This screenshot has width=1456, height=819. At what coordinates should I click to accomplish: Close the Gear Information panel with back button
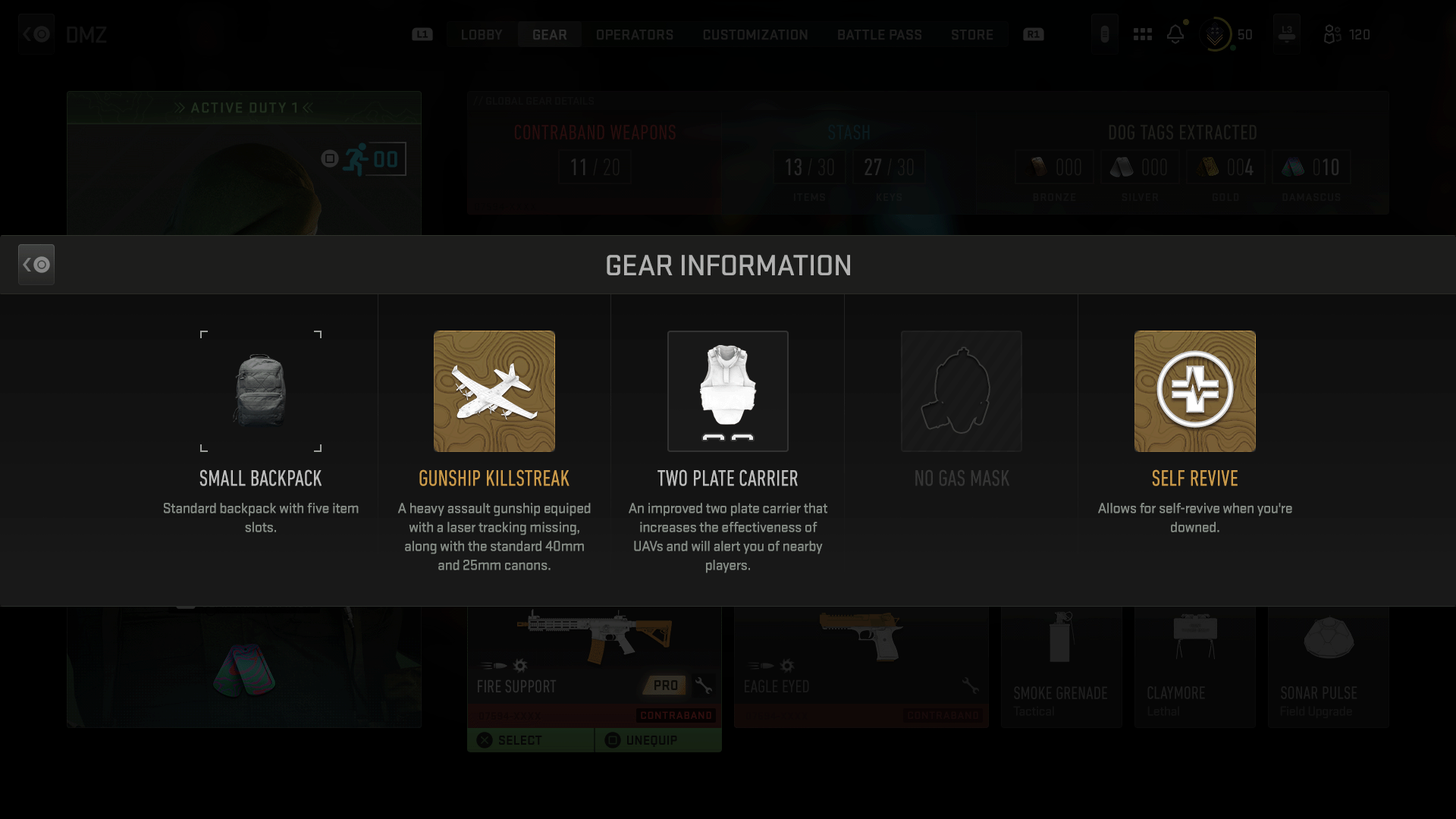[36, 265]
